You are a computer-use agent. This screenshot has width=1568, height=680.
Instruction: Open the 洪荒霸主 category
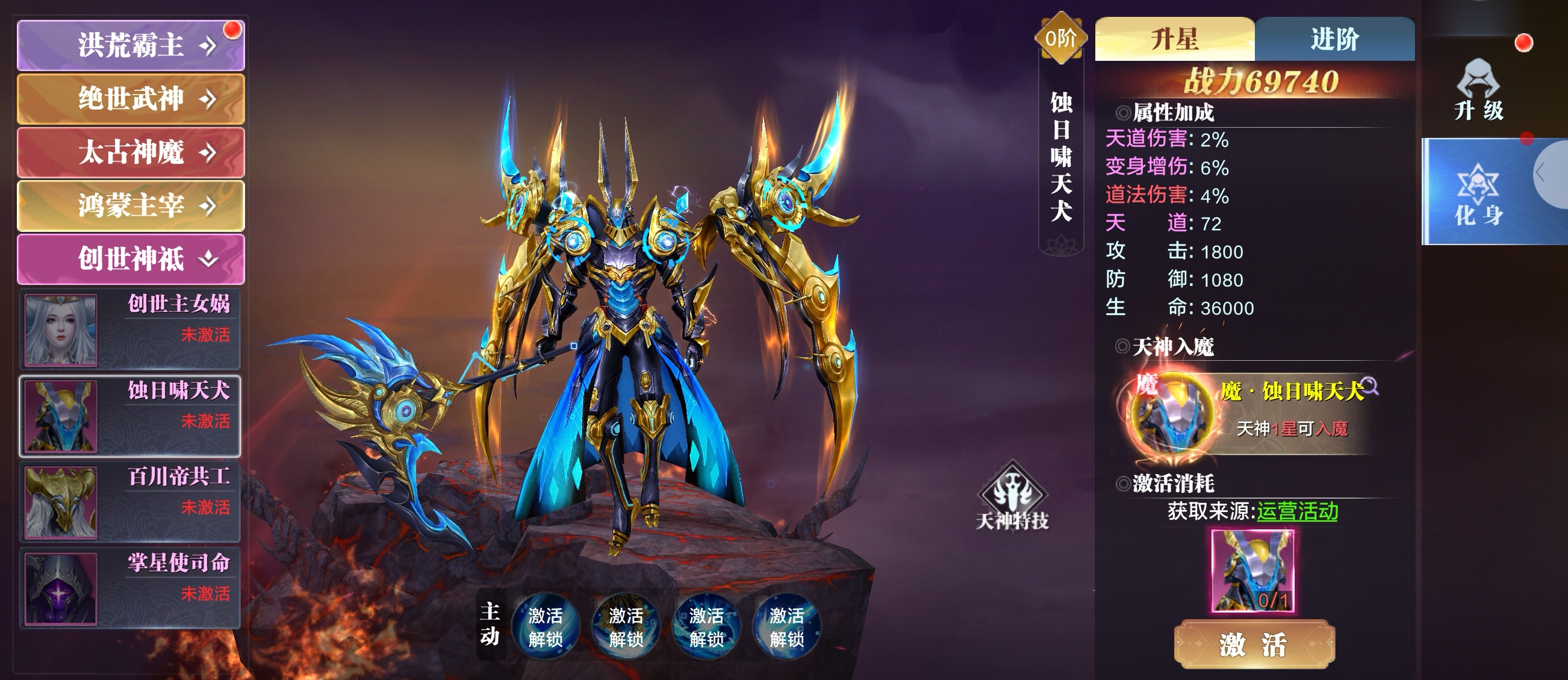coord(131,46)
